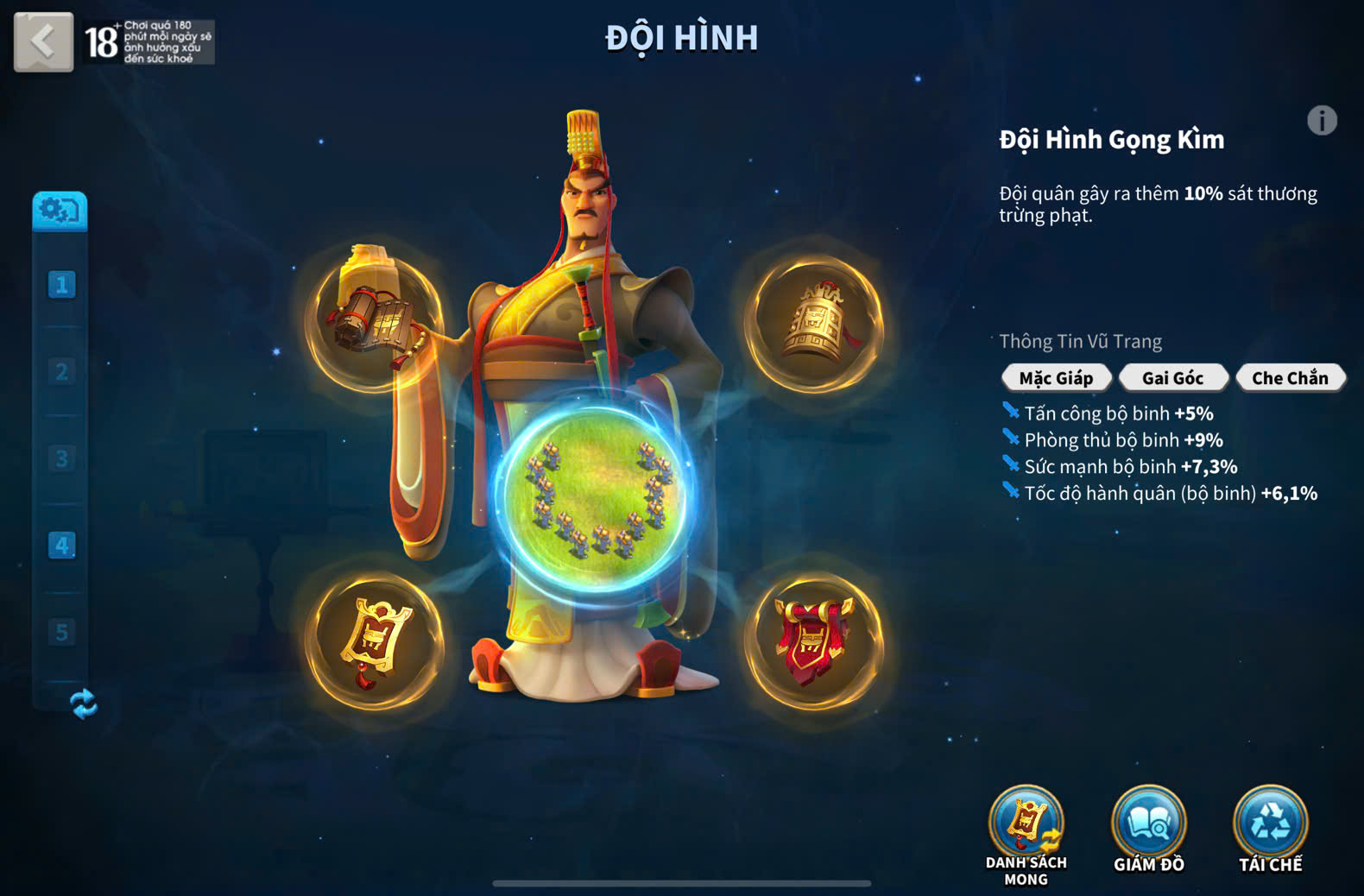Switch to formation preset 5
This screenshot has width=1364, height=896.
(x=61, y=632)
